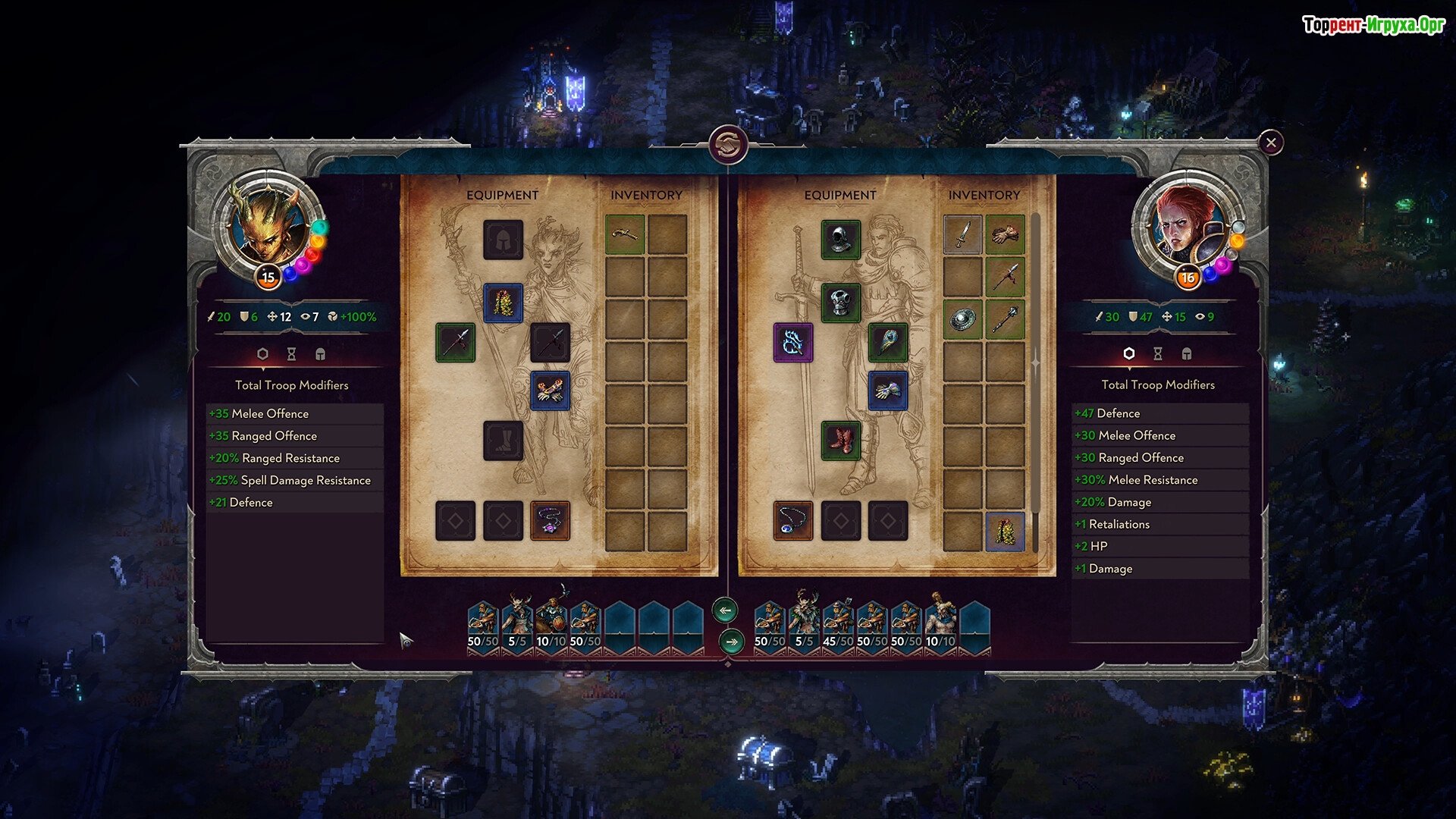Select the round shield in right inventory
Screen dimensions: 1456x819
[x=963, y=319]
